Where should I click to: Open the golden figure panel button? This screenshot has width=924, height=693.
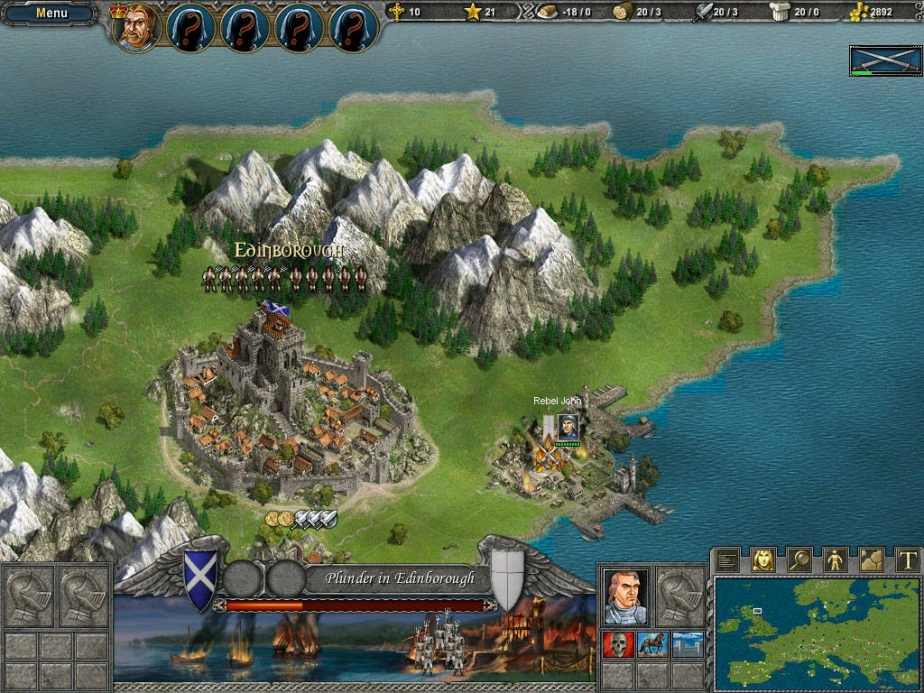click(835, 561)
